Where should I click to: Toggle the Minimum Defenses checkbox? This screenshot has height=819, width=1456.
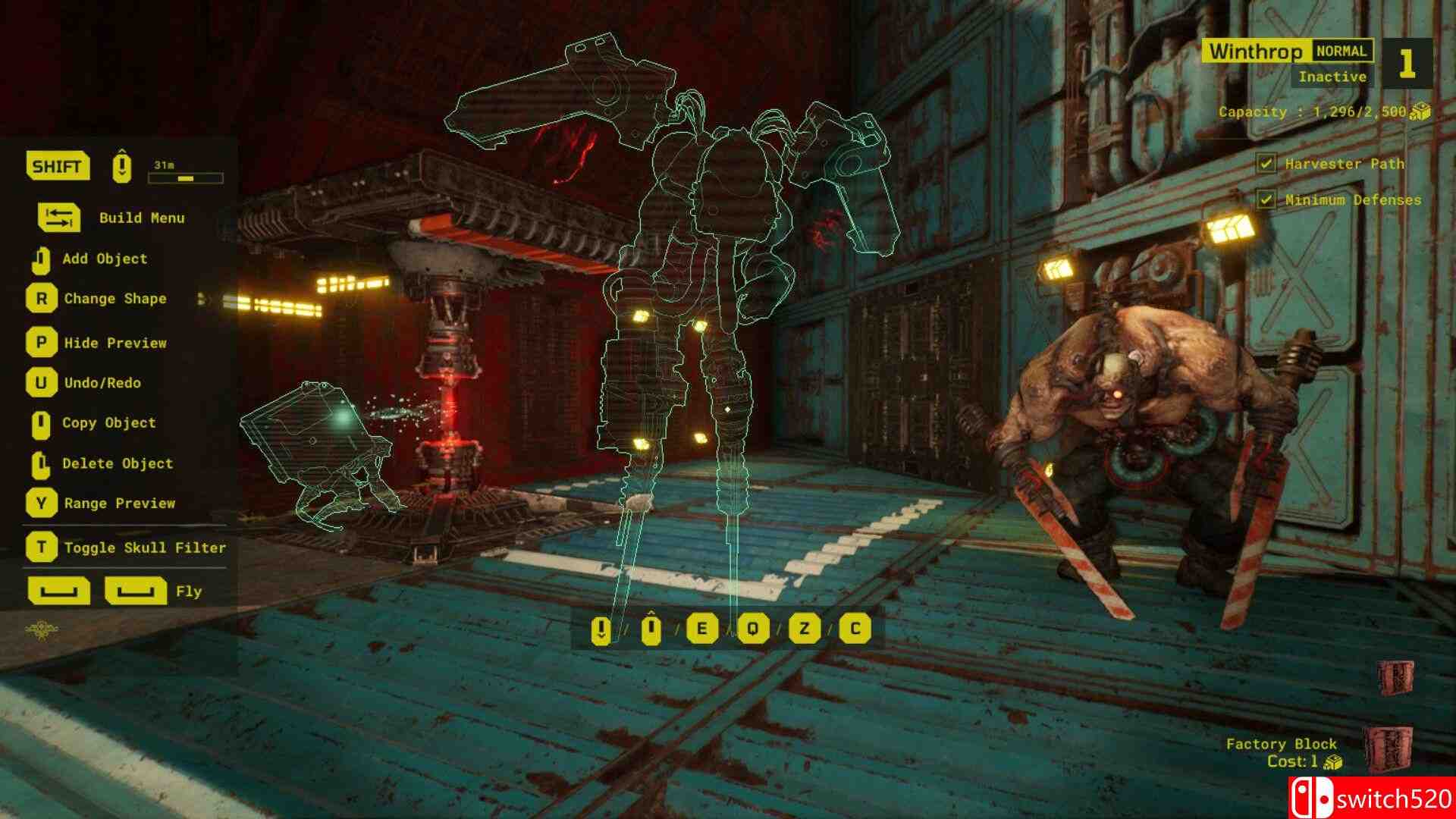[x=1266, y=199]
